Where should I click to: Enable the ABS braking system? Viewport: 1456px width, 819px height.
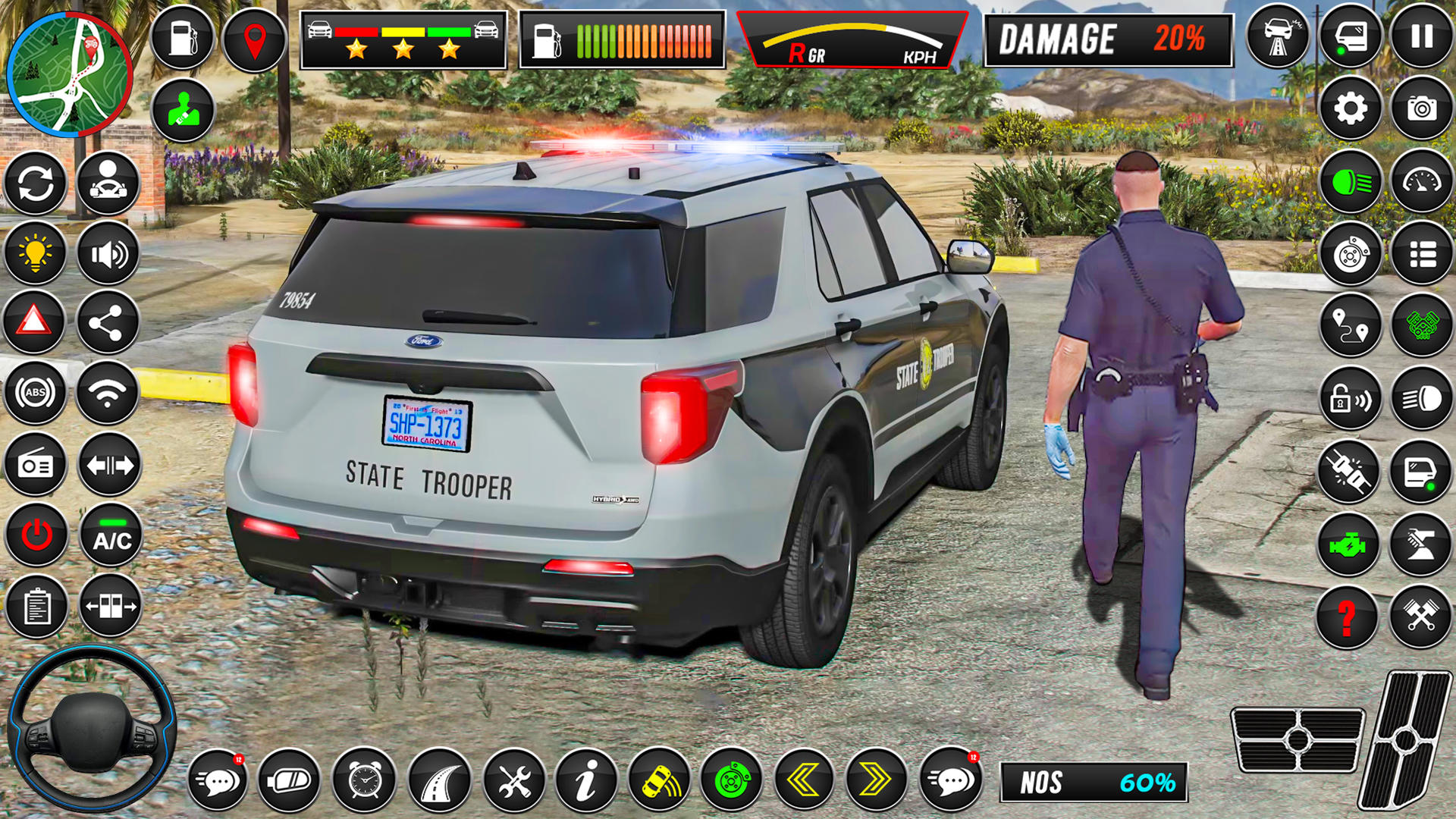pos(35,393)
